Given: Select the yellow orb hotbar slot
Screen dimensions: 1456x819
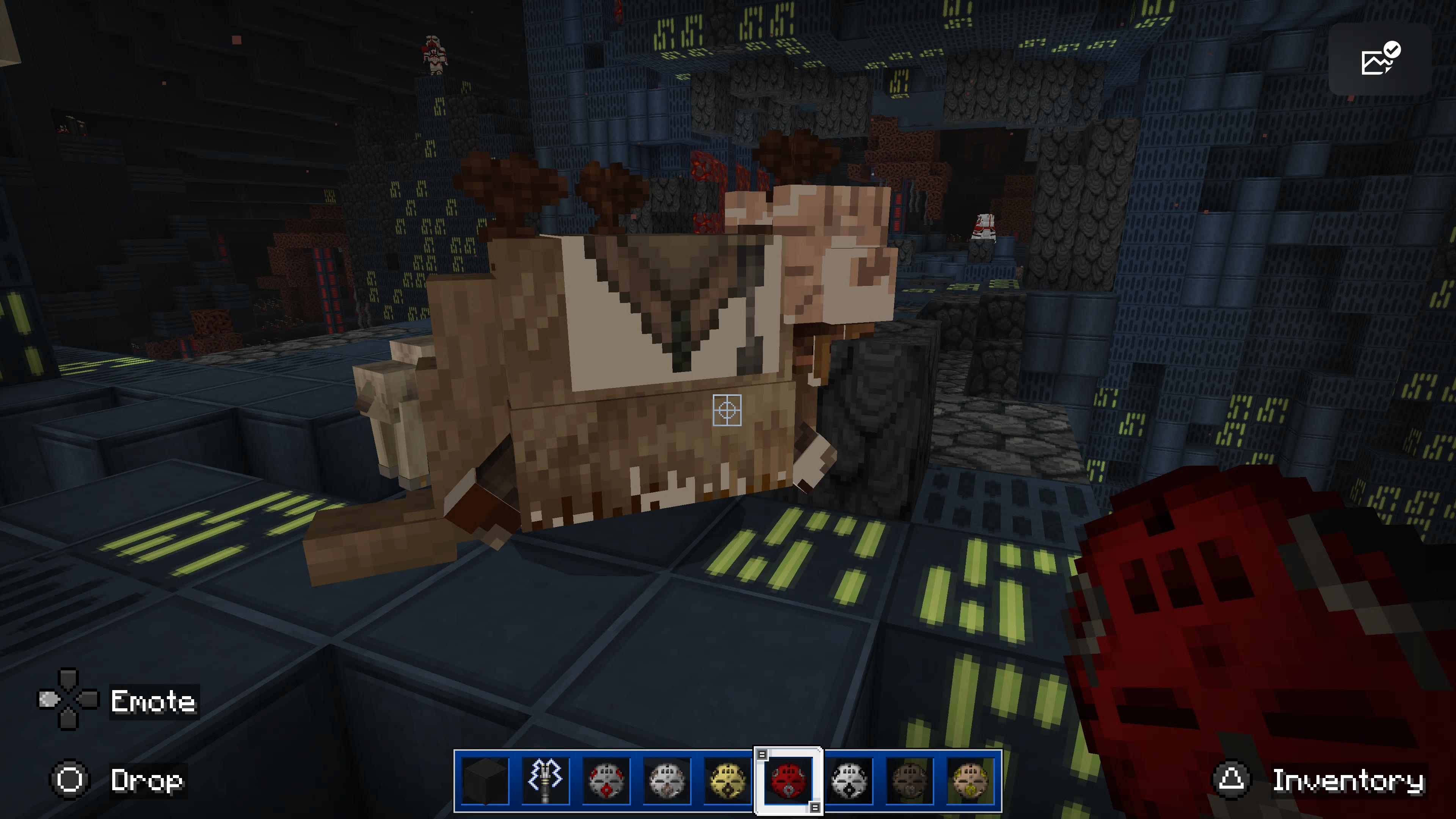Looking at the screenshot, I should click(x=728, y=781).
